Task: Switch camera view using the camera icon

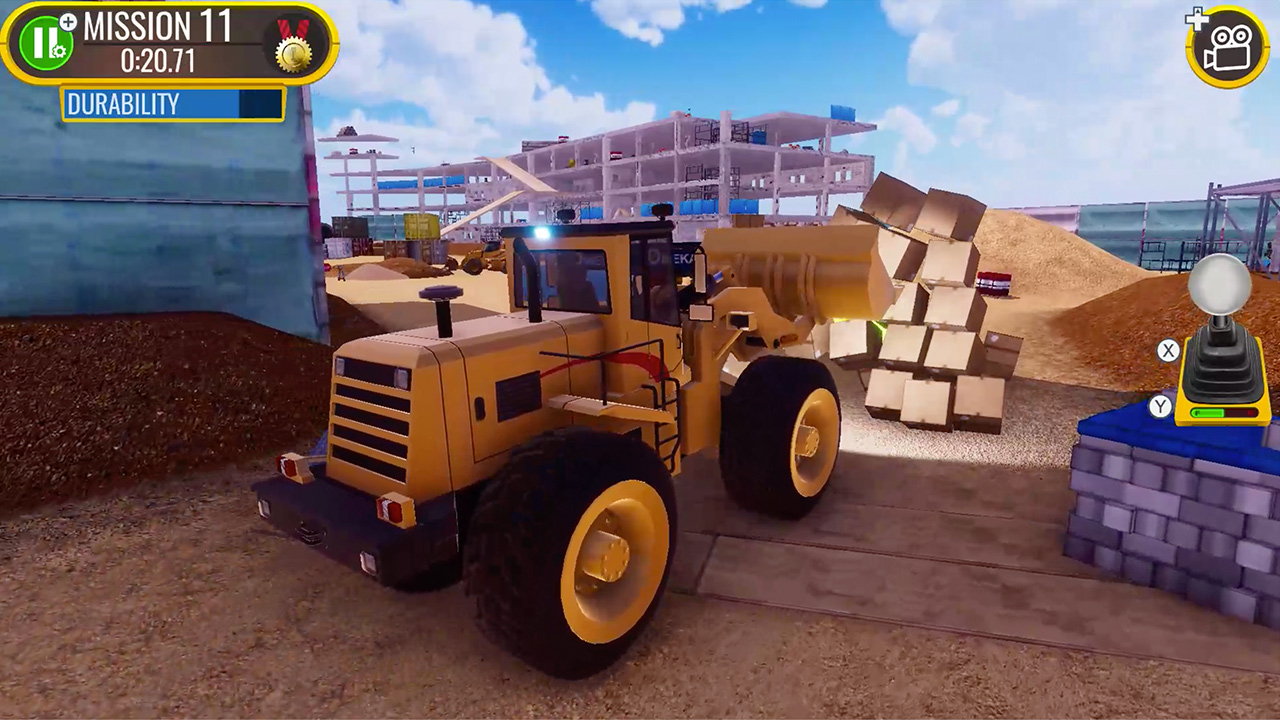Action: [x=1227, y=46]
